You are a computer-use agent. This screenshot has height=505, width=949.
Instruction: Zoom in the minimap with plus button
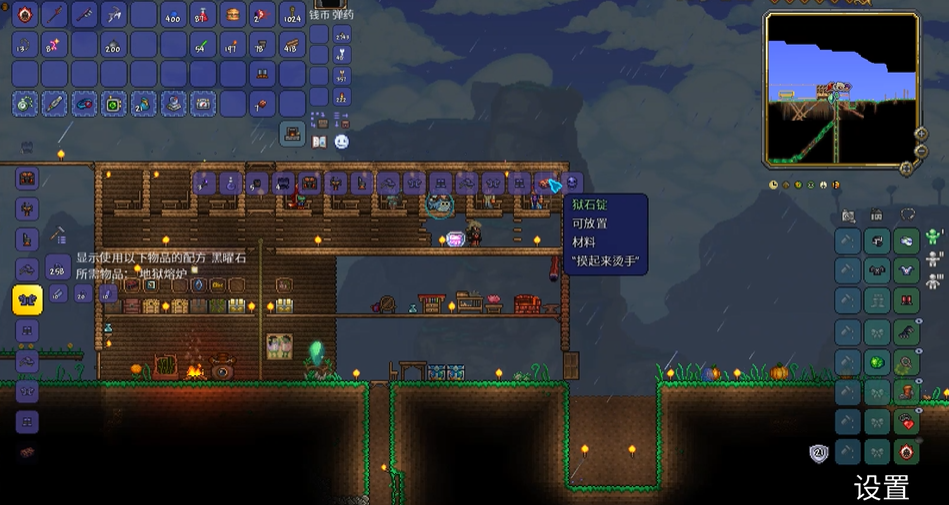point(921,133)
